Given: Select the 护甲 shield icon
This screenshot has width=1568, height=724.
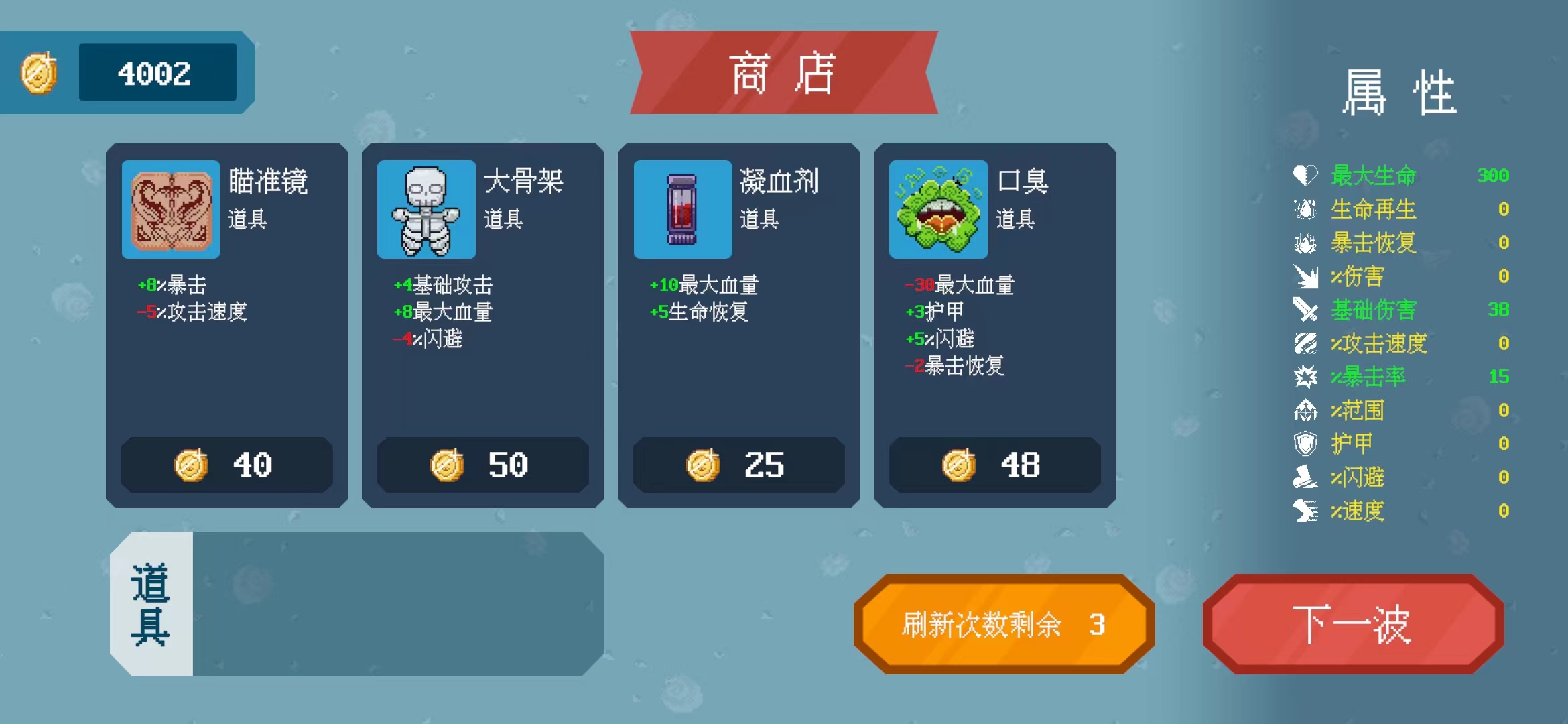Looking at the screenshot, I should click(1304, 444).
